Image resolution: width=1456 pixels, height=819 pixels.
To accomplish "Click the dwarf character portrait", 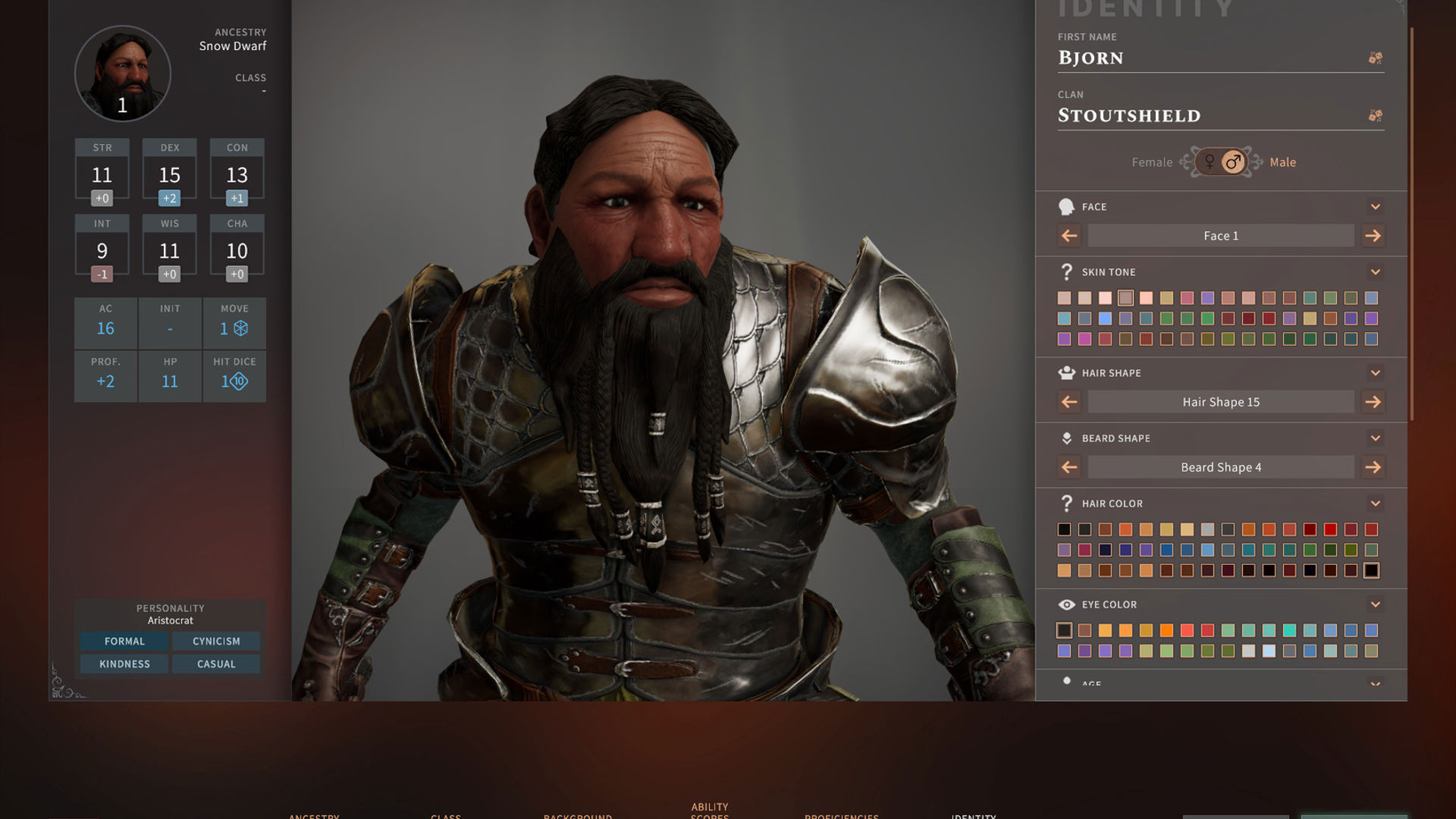I will tap(123, 74).
